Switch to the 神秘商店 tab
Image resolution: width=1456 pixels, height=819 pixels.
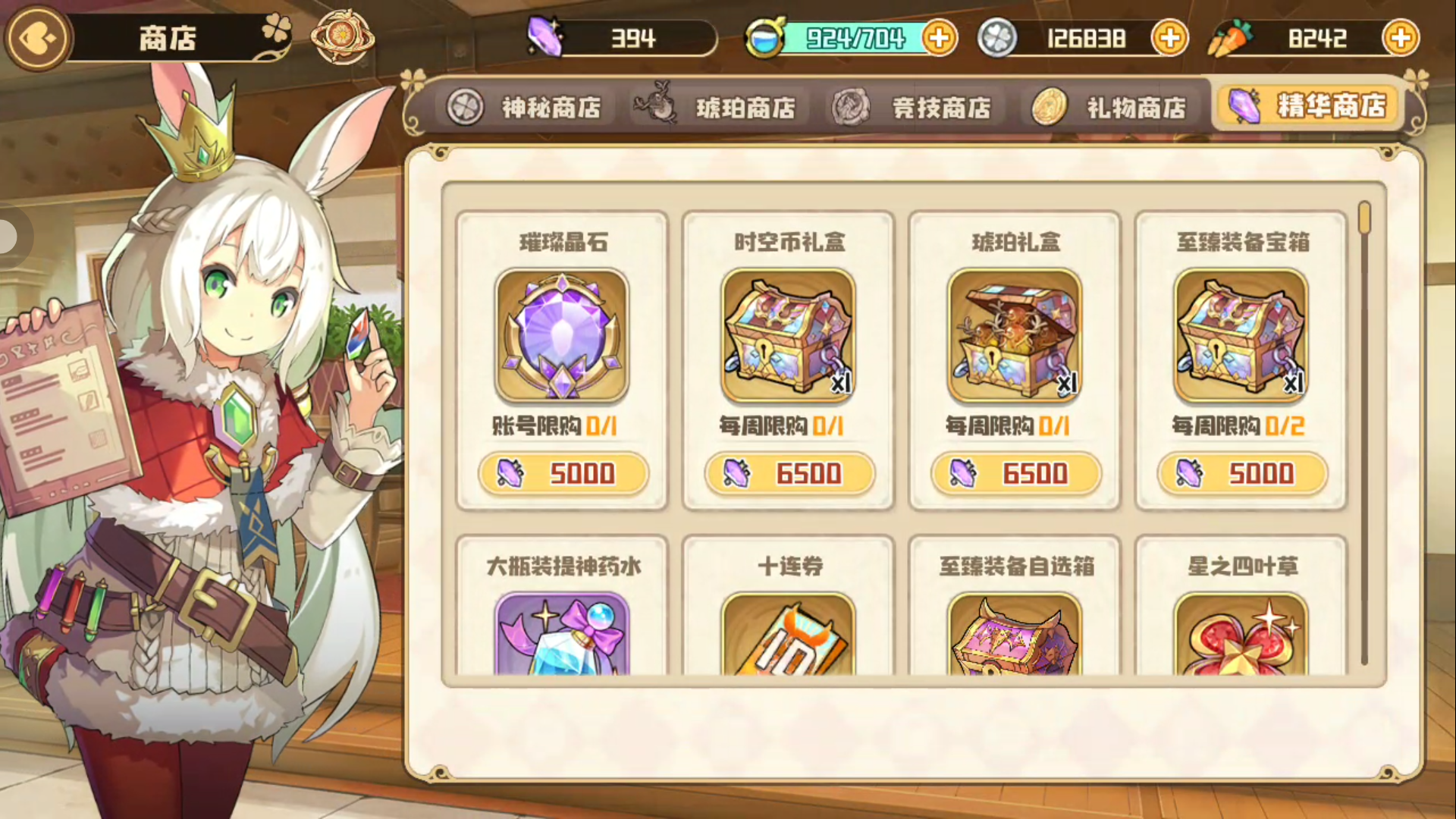pos(529,108)
